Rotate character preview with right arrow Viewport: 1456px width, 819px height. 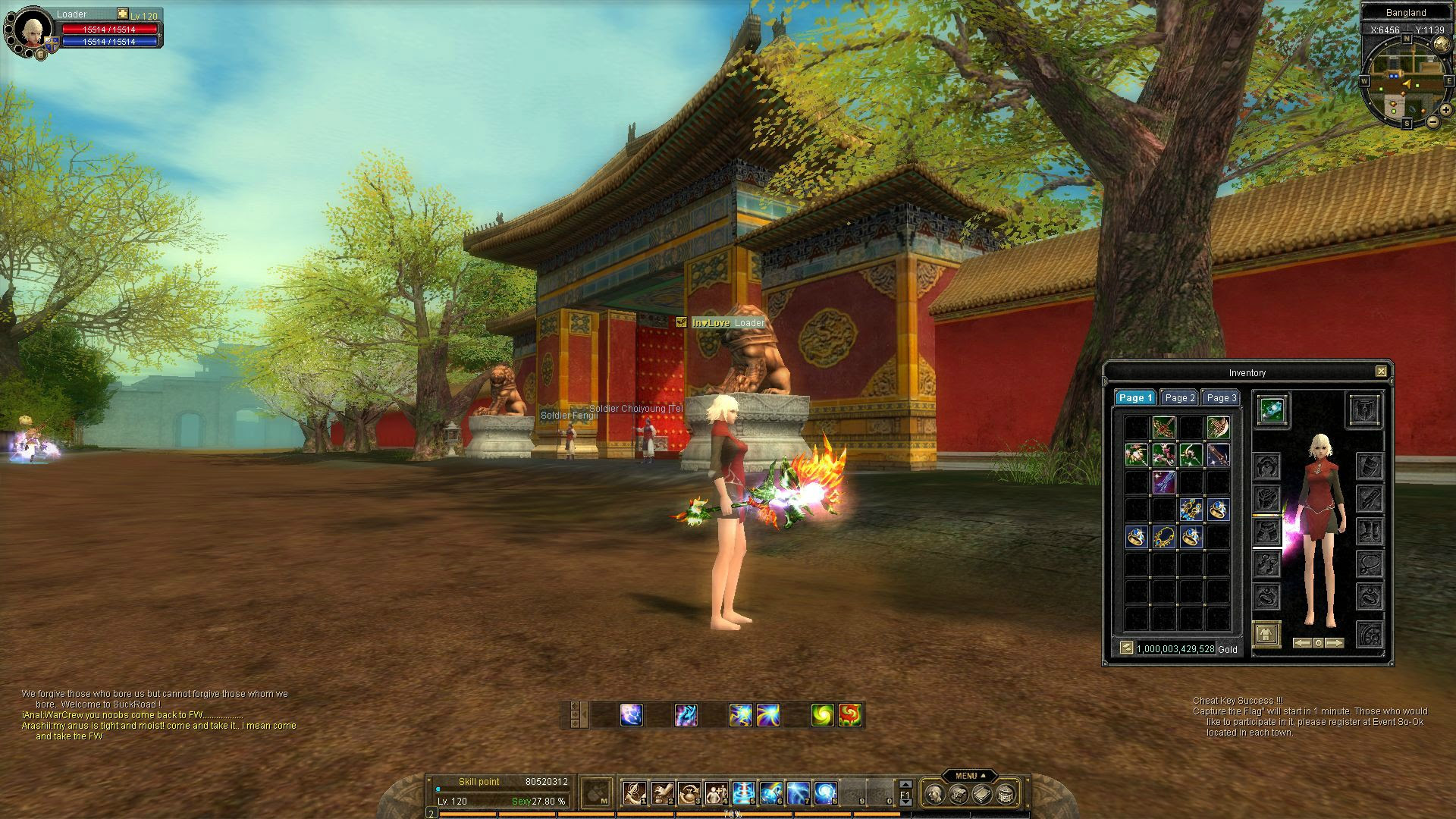pyautogui.click(x=1335, y=643)
